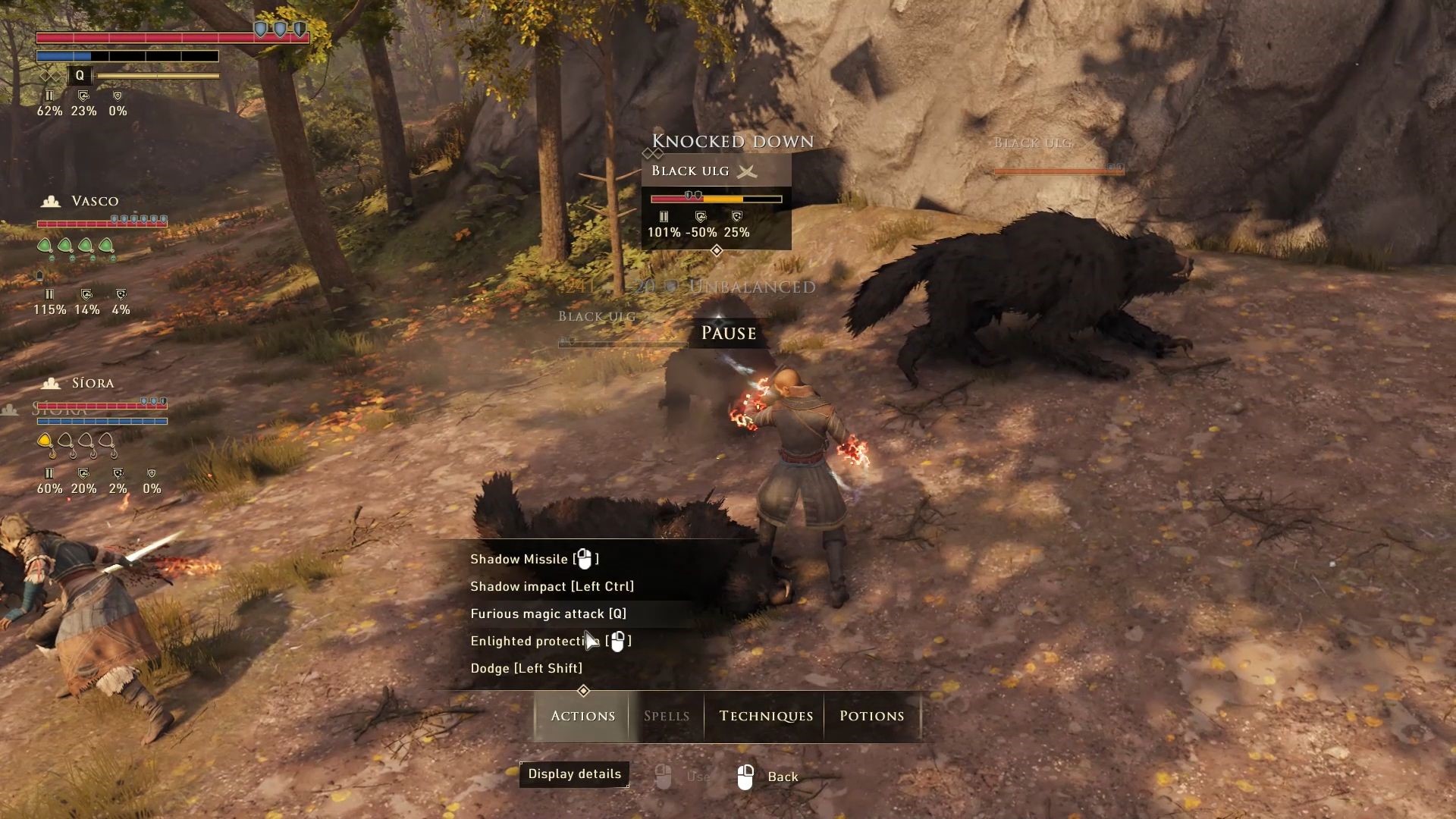This screenshot has width=1456, height=819.
Task: Select the Furious magic attack Q quickslot icon
Action: [78, 75]
